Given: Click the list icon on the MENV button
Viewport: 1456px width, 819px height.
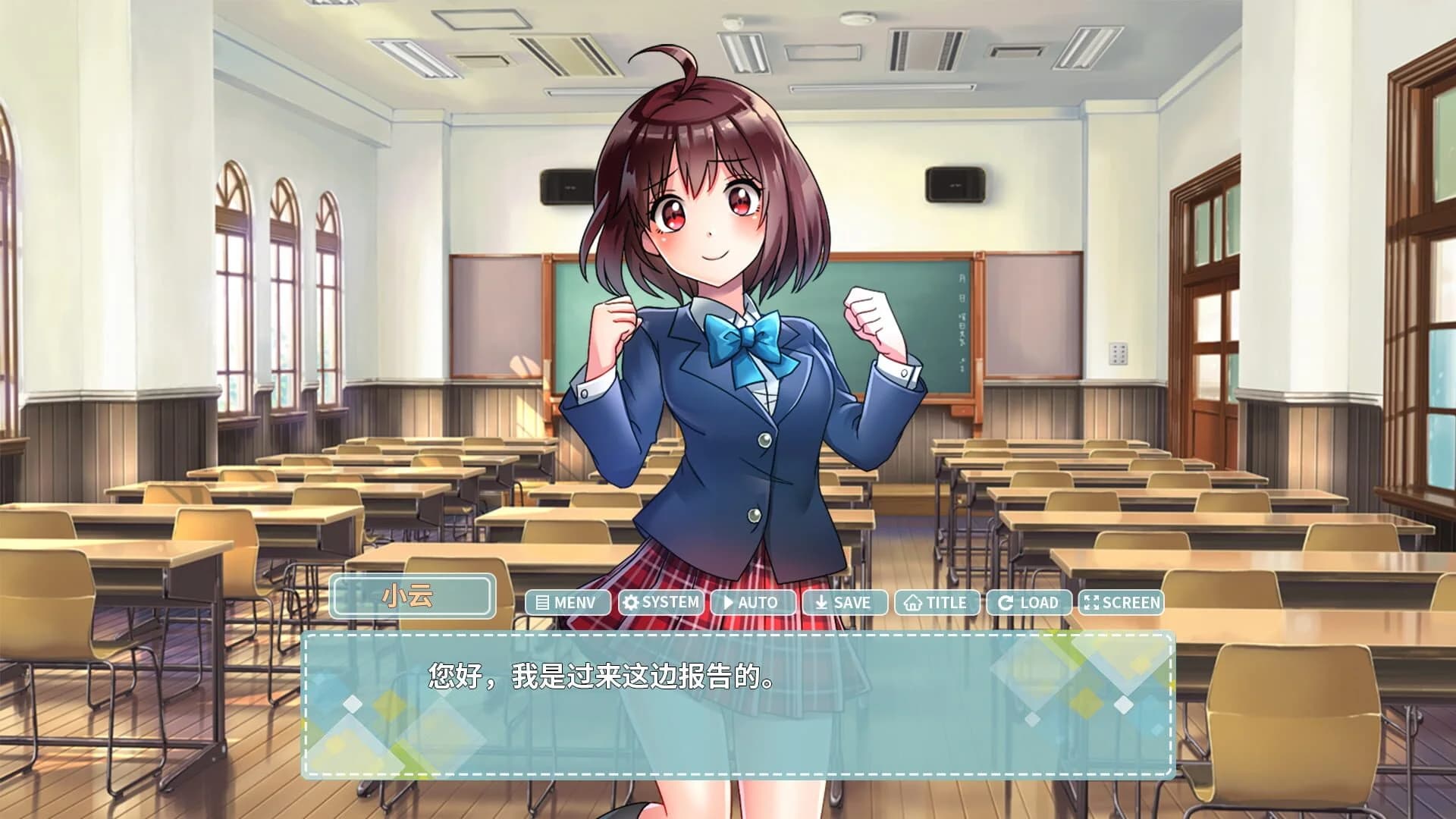Looking at the screenshot, I should coord(542,603).
